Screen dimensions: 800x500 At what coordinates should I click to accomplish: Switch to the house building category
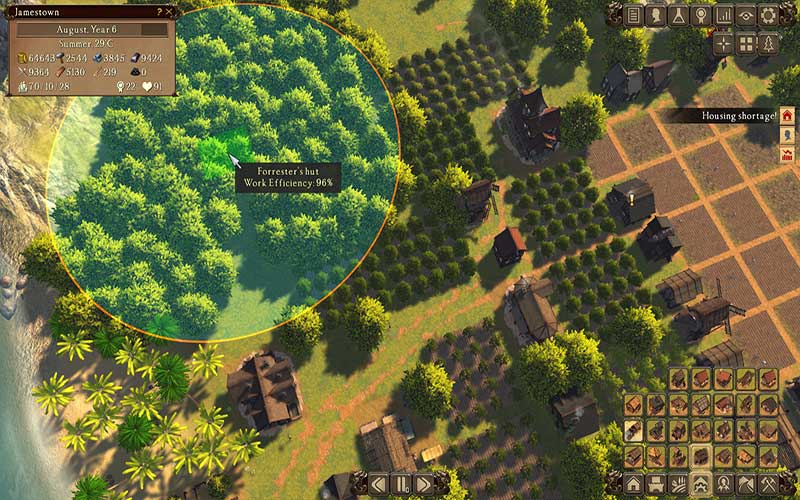click(634, 483)
